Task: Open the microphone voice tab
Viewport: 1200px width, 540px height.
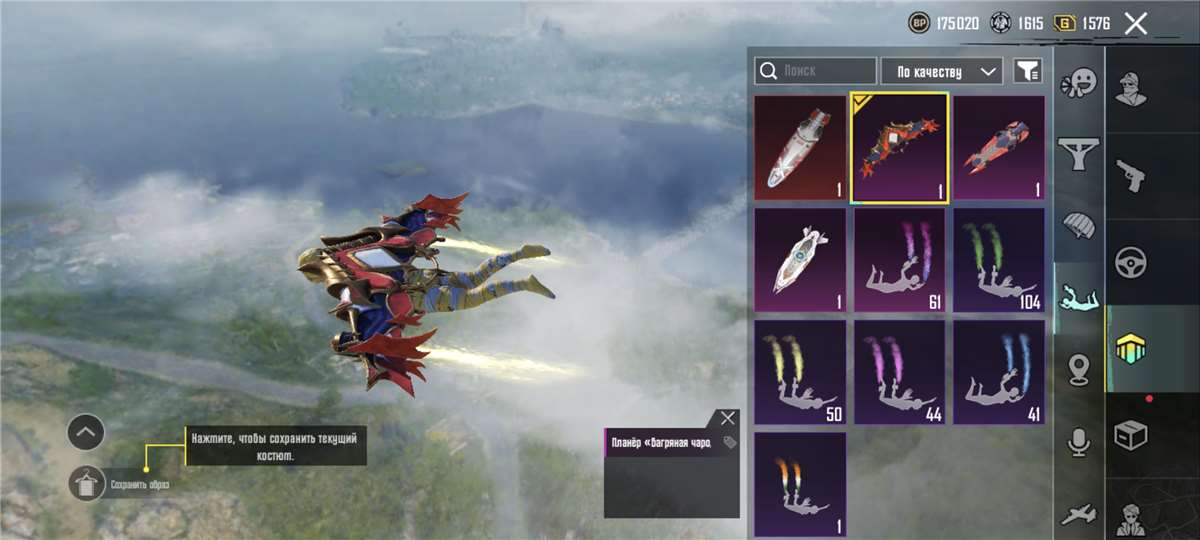Action: 1079,442
